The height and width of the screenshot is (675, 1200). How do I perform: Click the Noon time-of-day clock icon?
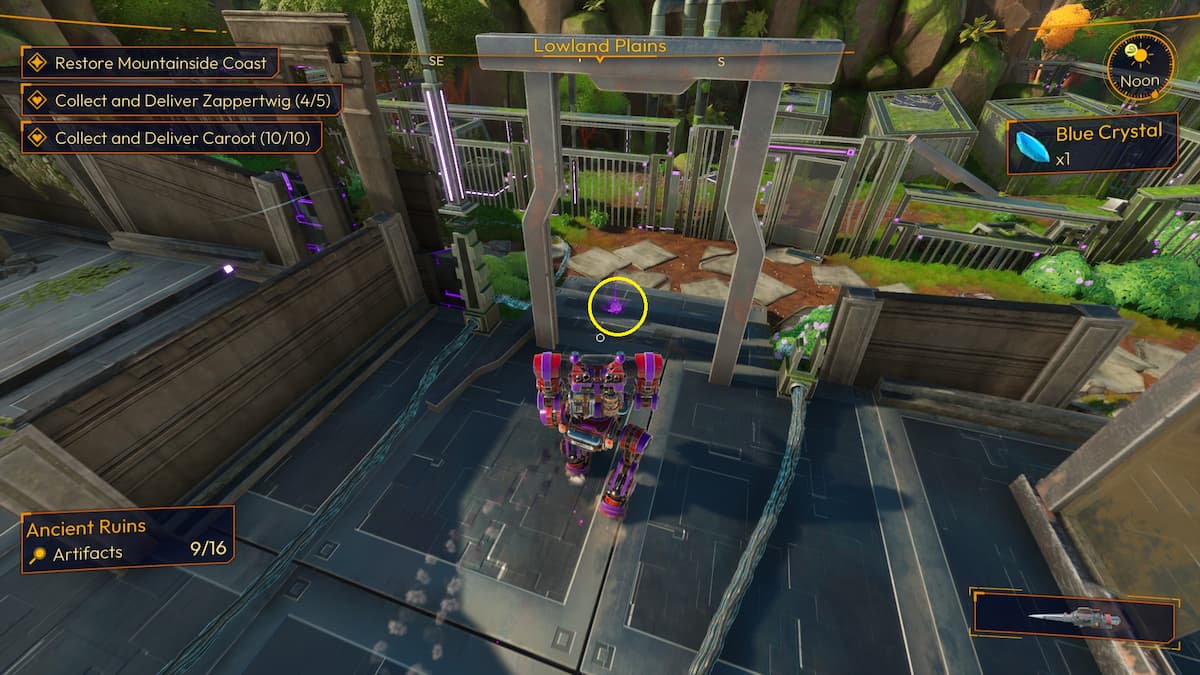[1139, 66]
